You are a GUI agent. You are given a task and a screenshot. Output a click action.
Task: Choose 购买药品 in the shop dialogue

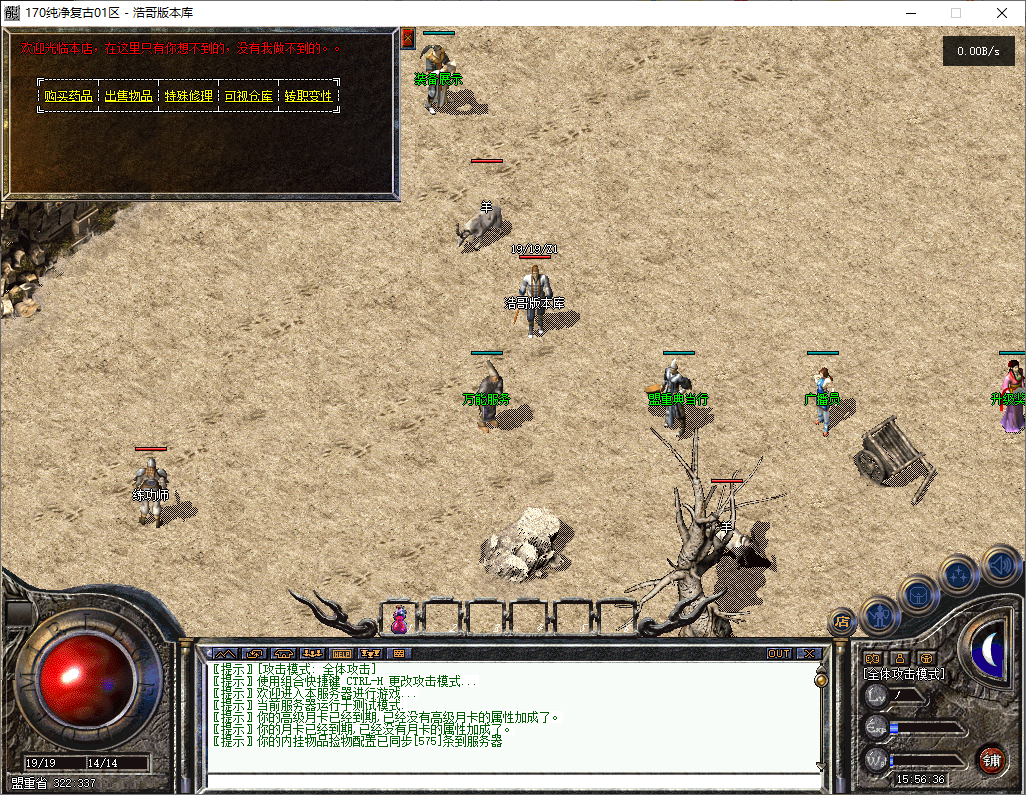pyautogui.click(x=68, y=96)
